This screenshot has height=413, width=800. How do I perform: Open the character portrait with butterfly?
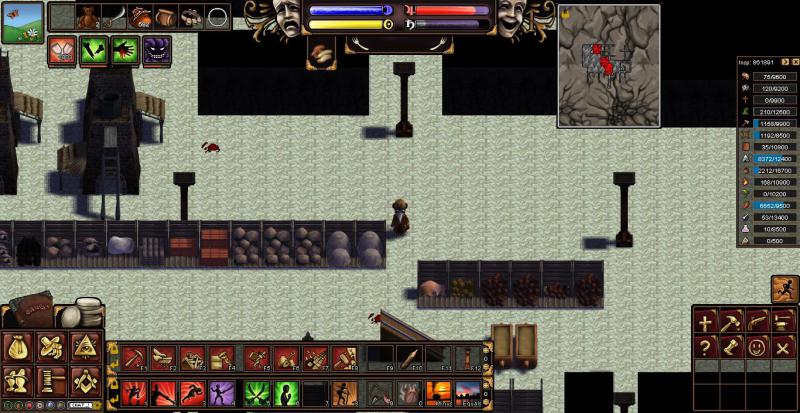point(22,22)
